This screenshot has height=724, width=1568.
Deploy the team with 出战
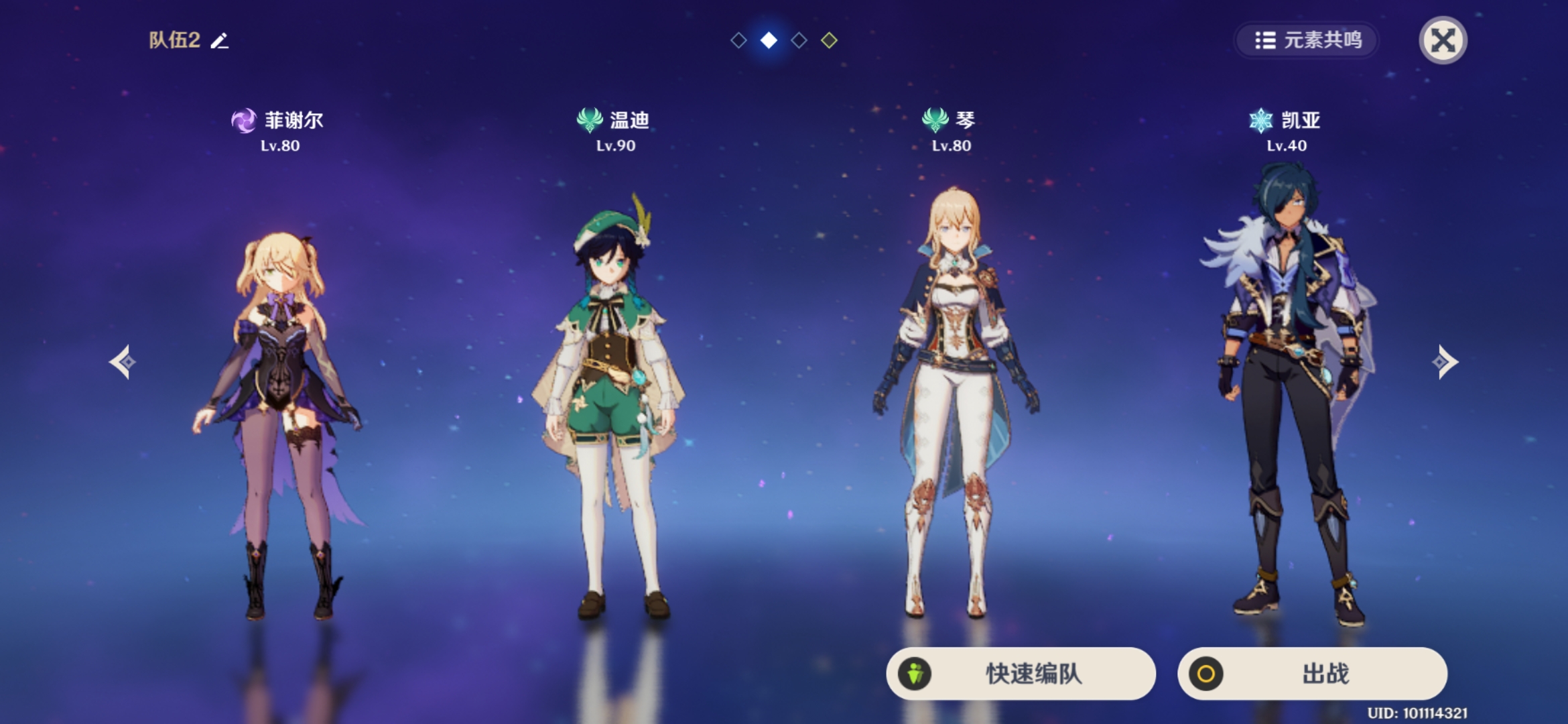click(1312, 673)
